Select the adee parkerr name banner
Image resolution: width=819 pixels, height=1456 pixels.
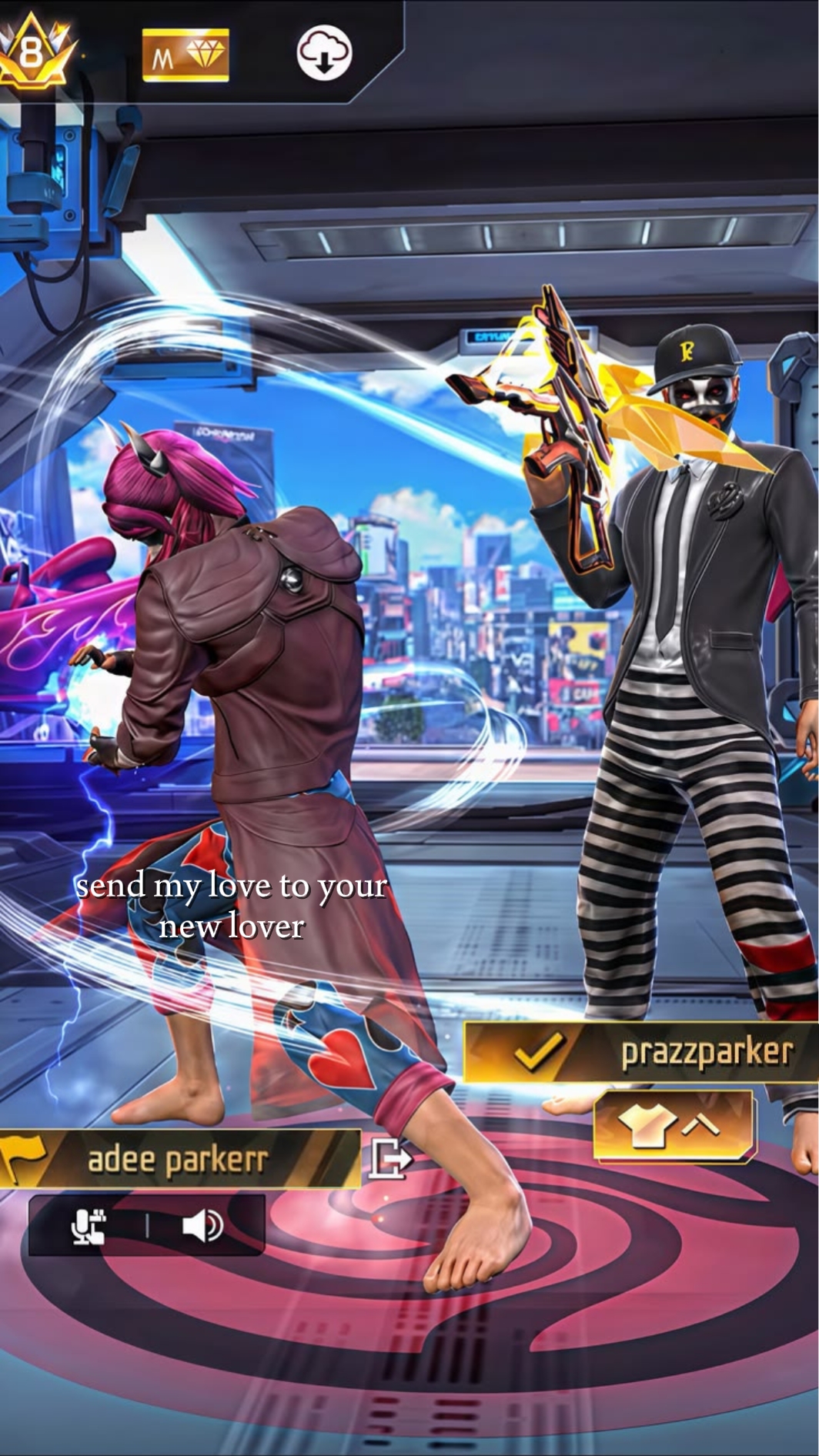[x=179, y=1159]
